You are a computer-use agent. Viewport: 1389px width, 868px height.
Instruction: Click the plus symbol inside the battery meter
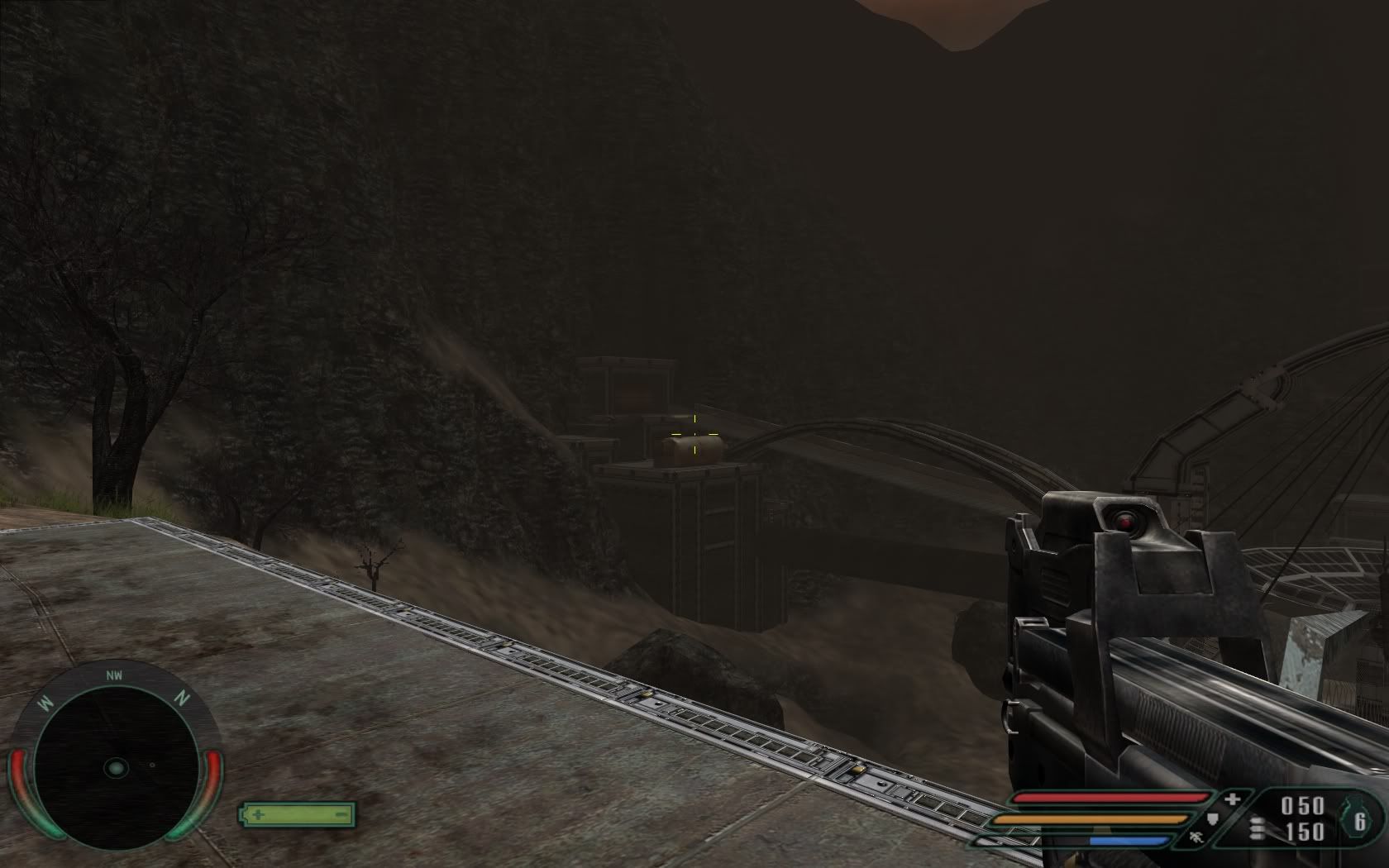point(258,814)
